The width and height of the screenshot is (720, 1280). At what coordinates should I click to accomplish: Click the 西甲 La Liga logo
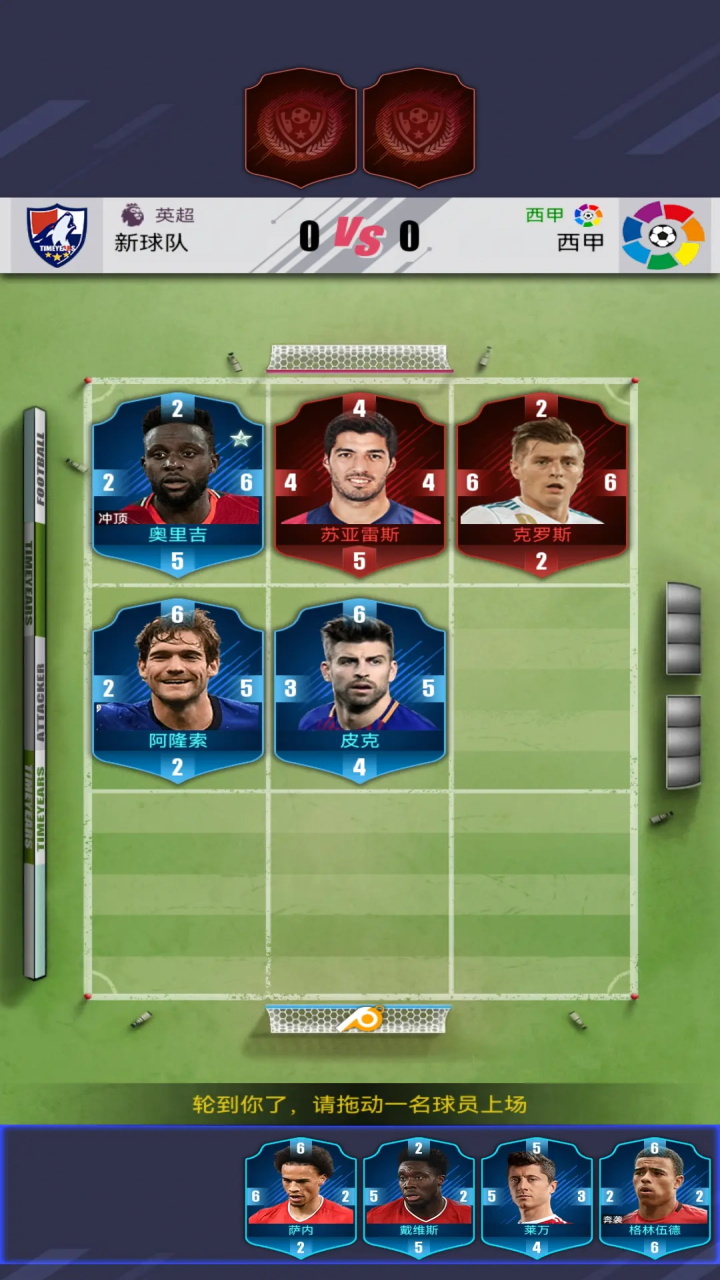click(x=661, y=236)
